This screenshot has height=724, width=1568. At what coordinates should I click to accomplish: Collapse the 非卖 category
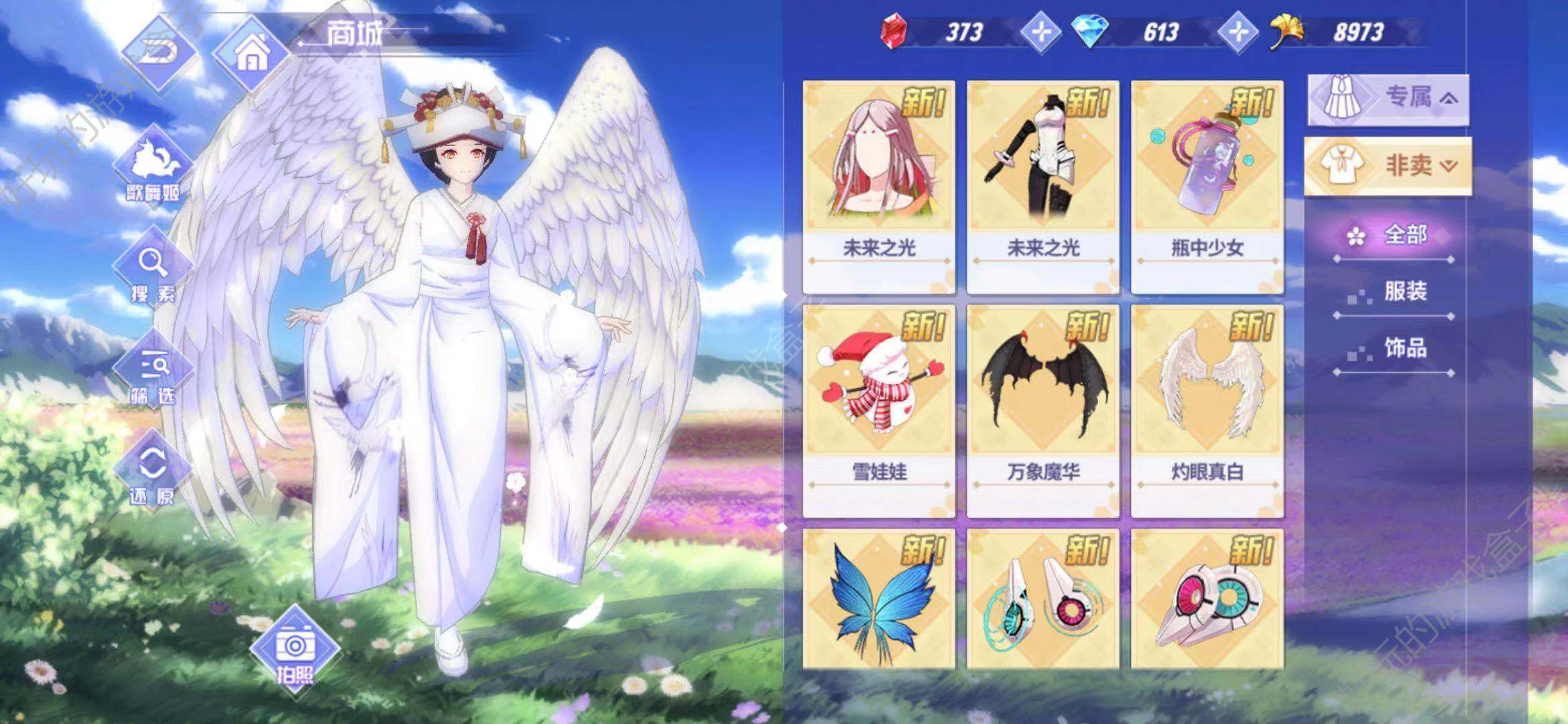tap(1388, 166)
